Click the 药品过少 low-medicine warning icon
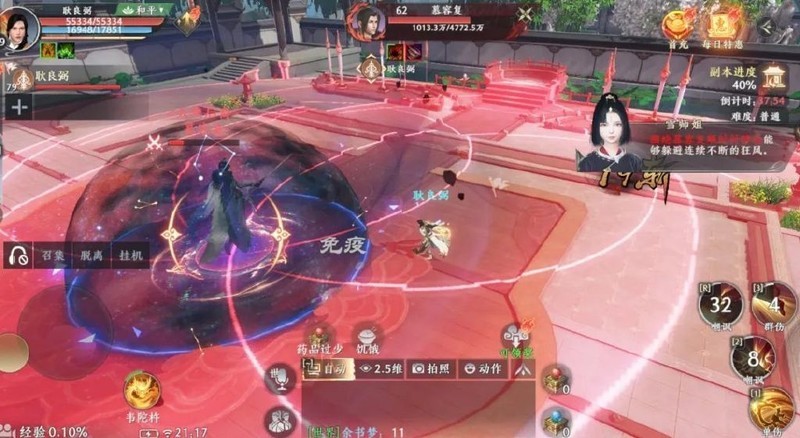The width and height of the screenshot is (800, 438). (x=321, y=338)
